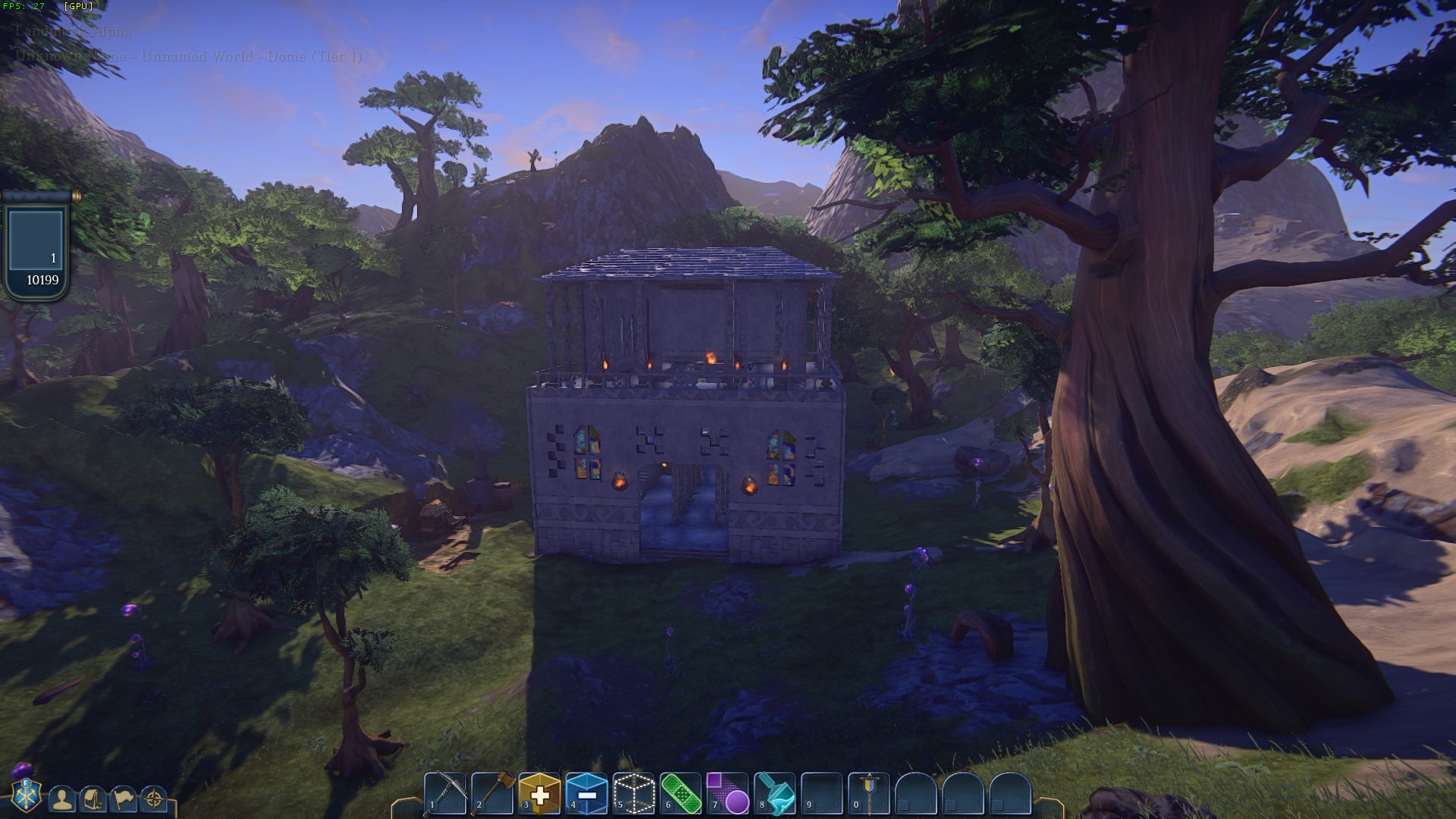
Task: Select the green bandage heal tool
Action: tap(680, 793)
